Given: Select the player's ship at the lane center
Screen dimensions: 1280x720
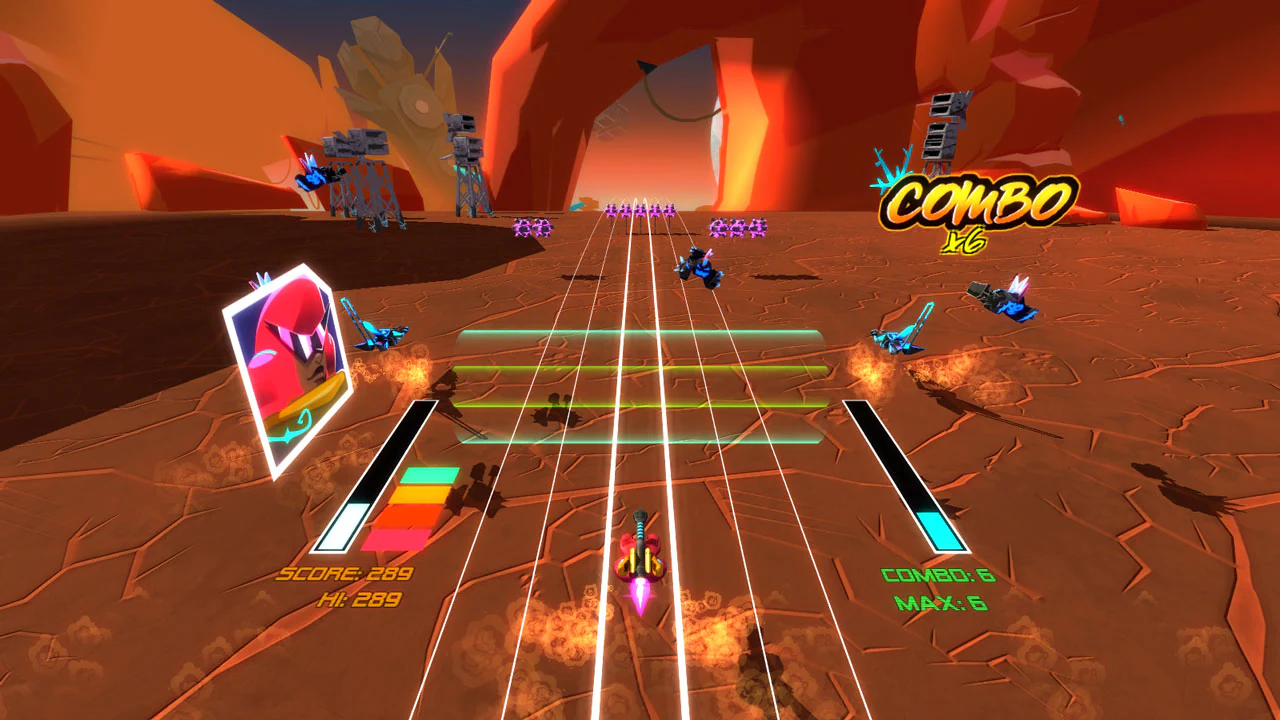Looking at the screenshot, I should (640, 560).
